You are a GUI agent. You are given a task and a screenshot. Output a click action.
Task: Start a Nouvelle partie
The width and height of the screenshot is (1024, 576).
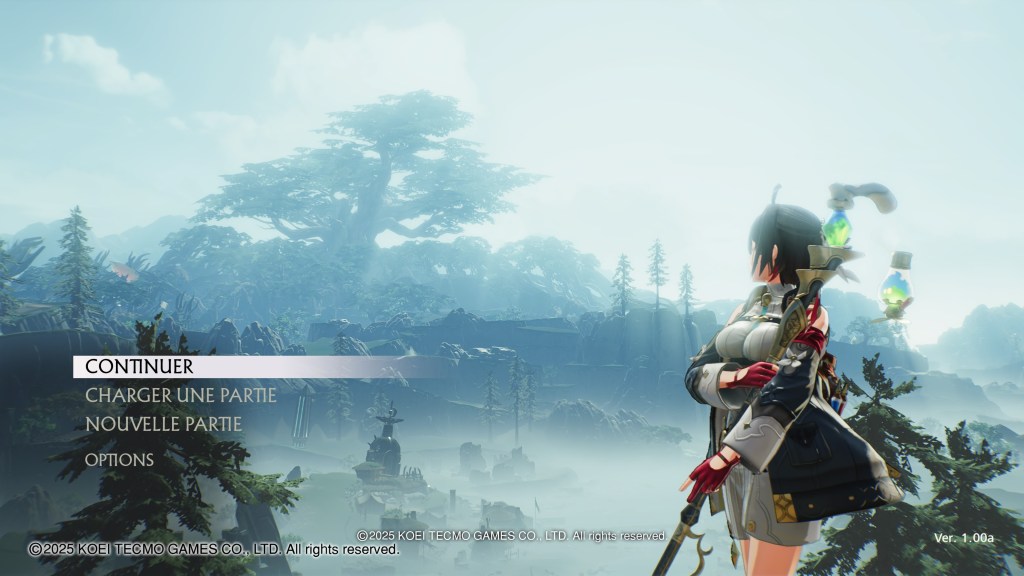point(163,424)
